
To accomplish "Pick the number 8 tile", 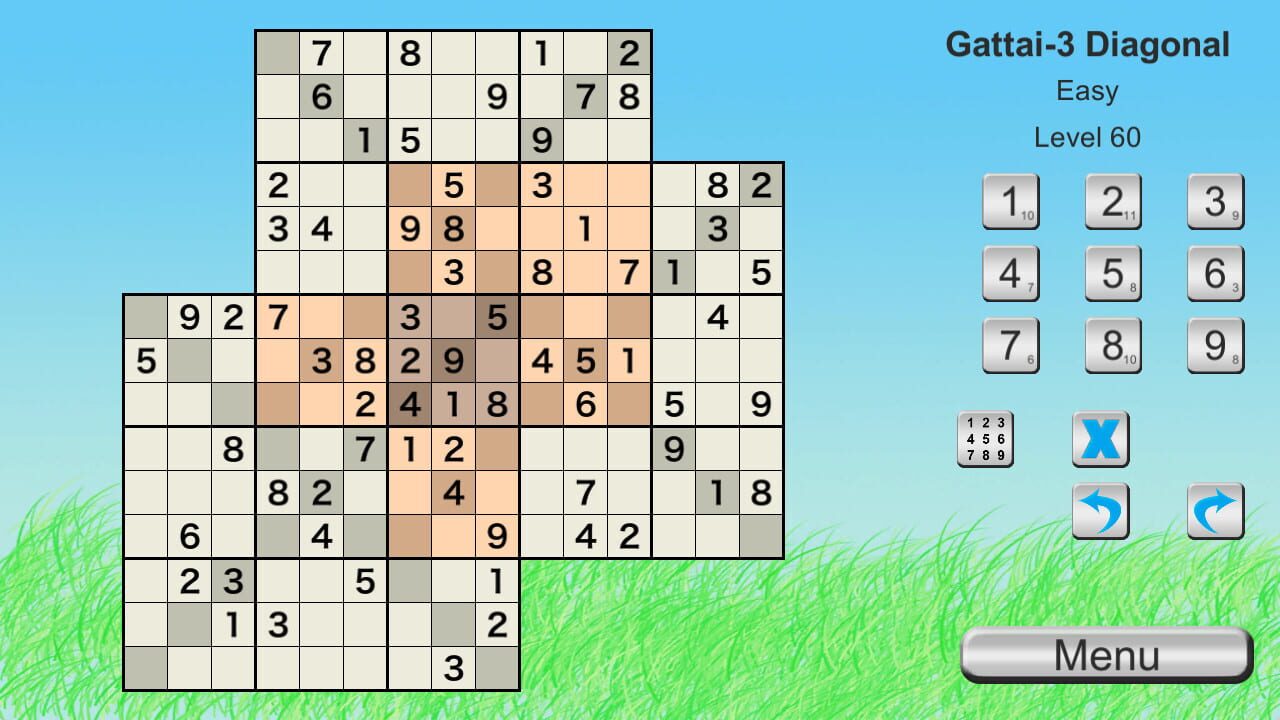I will (1113, 345).
